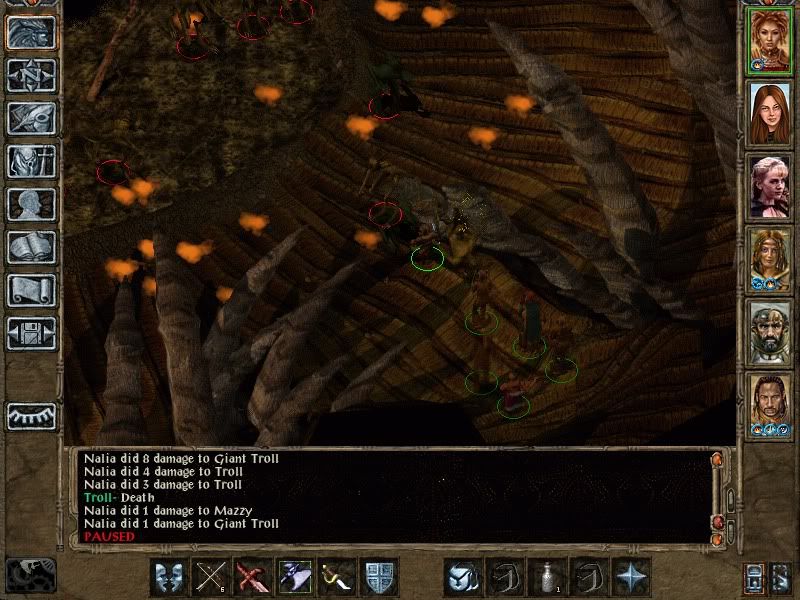Open special abilities with the star icon
The height and width of the screenshot is (600, 800).
pos(631,577)
